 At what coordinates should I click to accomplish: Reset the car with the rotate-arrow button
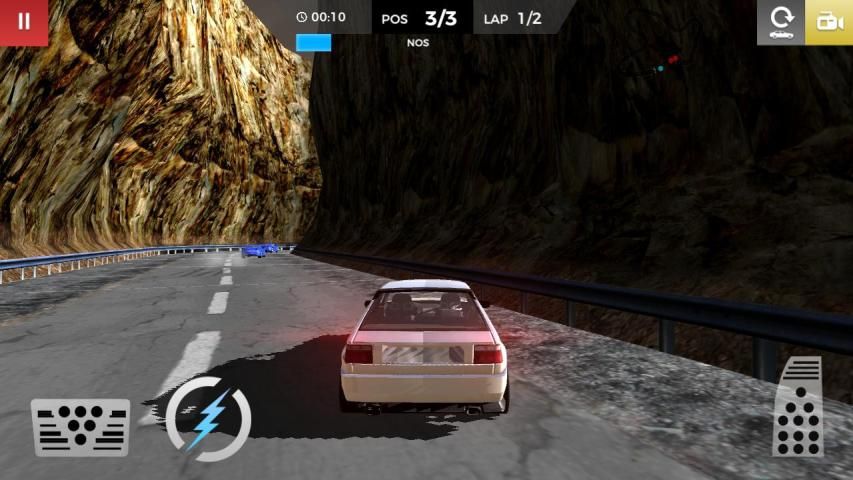781,22
